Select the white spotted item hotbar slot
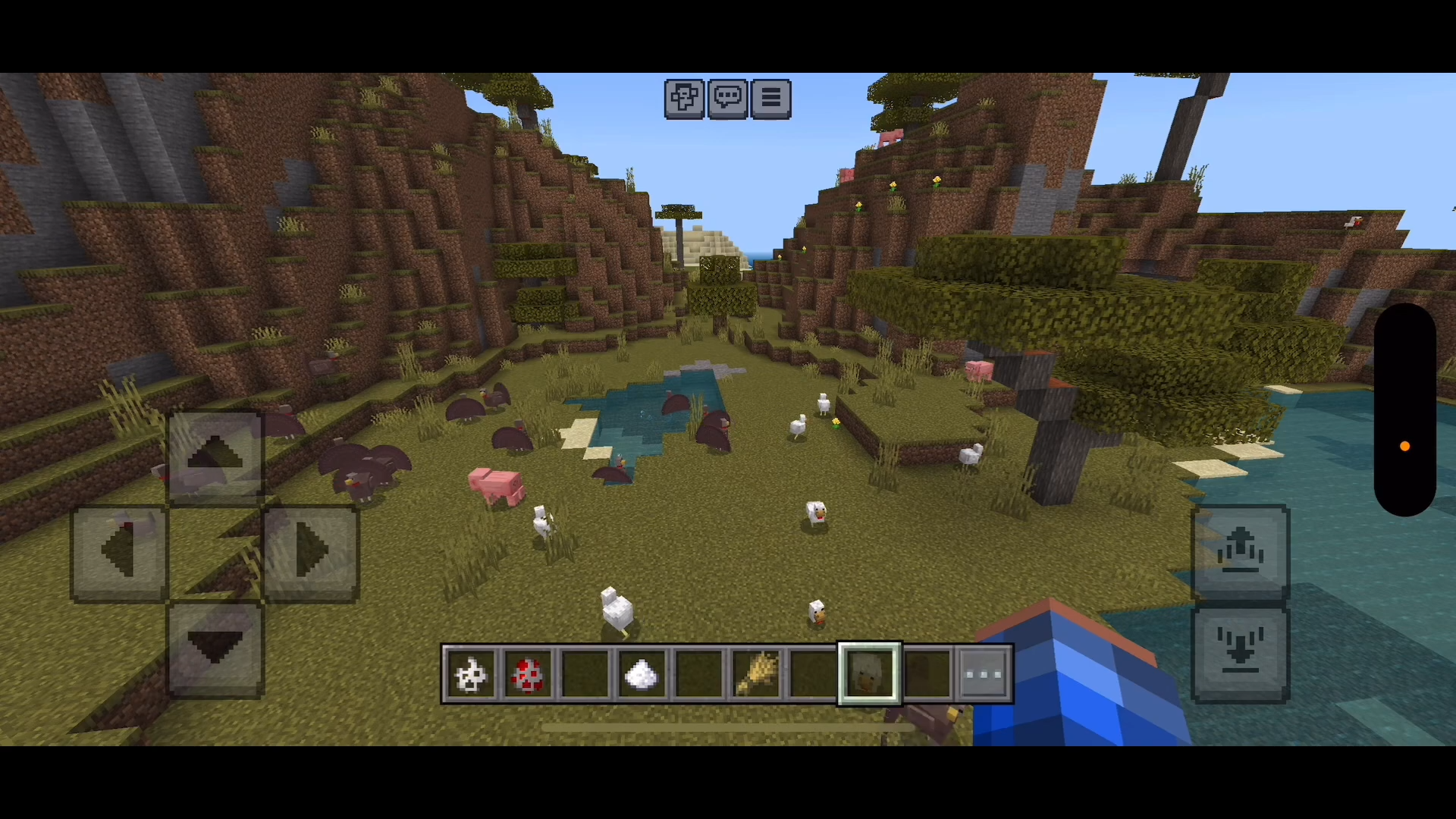 (470, 674)
